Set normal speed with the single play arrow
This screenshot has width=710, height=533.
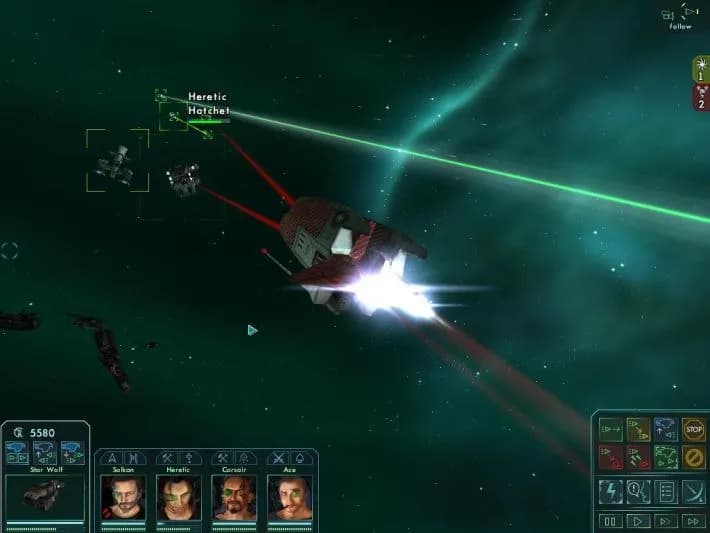click(x=637, y=521)
